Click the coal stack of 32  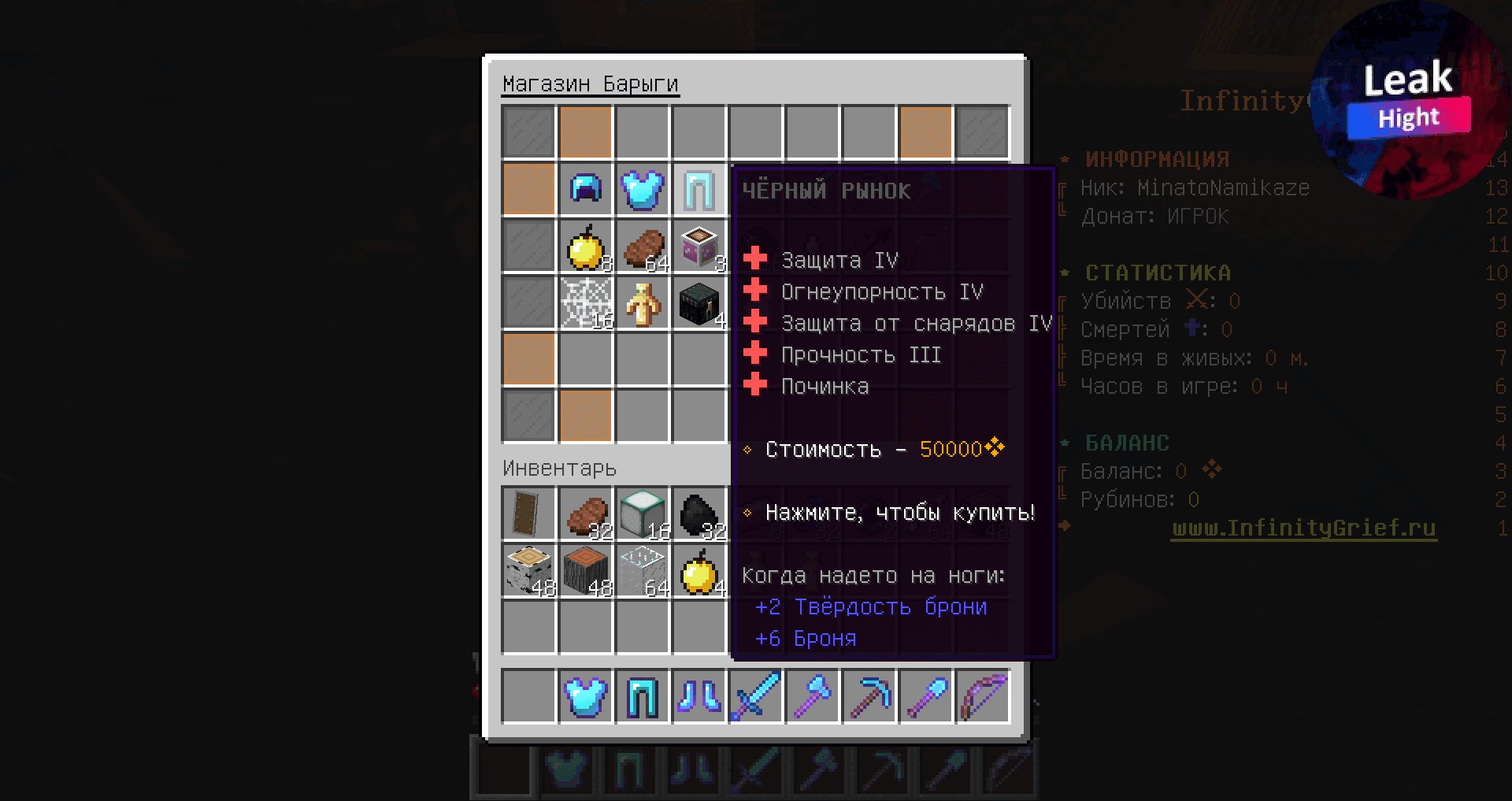point(699,514)
